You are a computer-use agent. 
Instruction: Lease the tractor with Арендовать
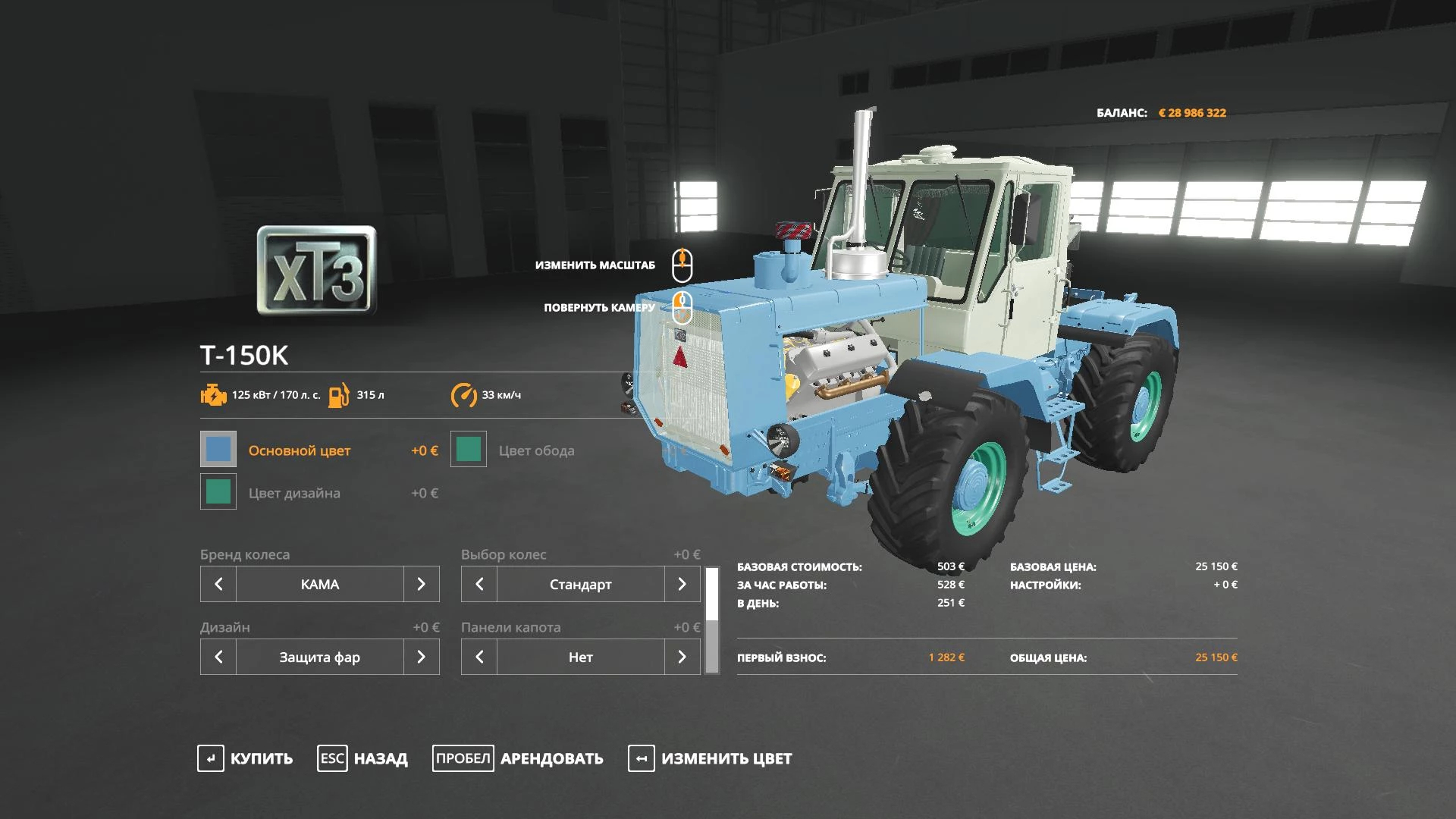click(518, 758)
